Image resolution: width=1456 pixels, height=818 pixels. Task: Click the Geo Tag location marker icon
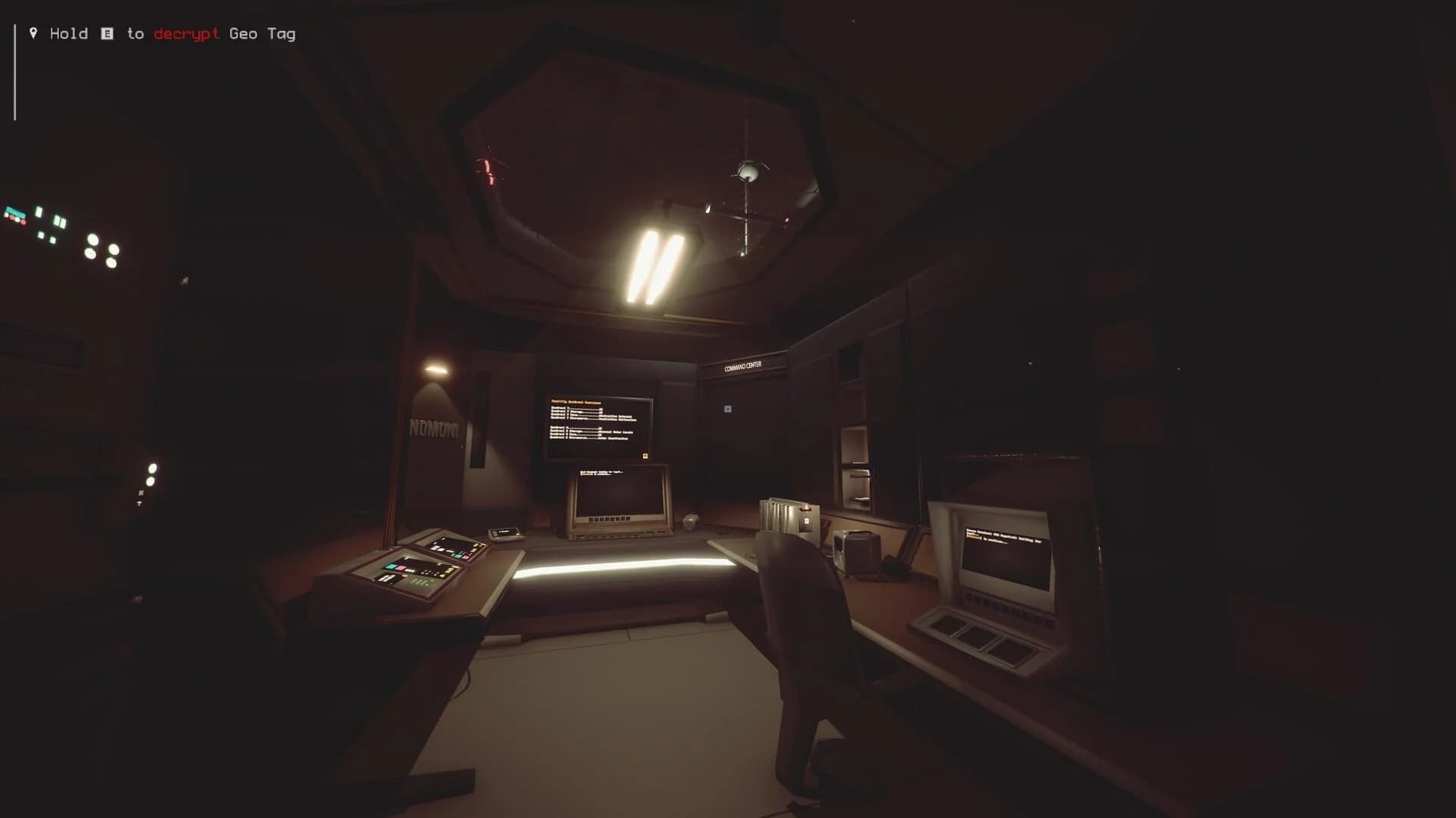coord(33,33)
